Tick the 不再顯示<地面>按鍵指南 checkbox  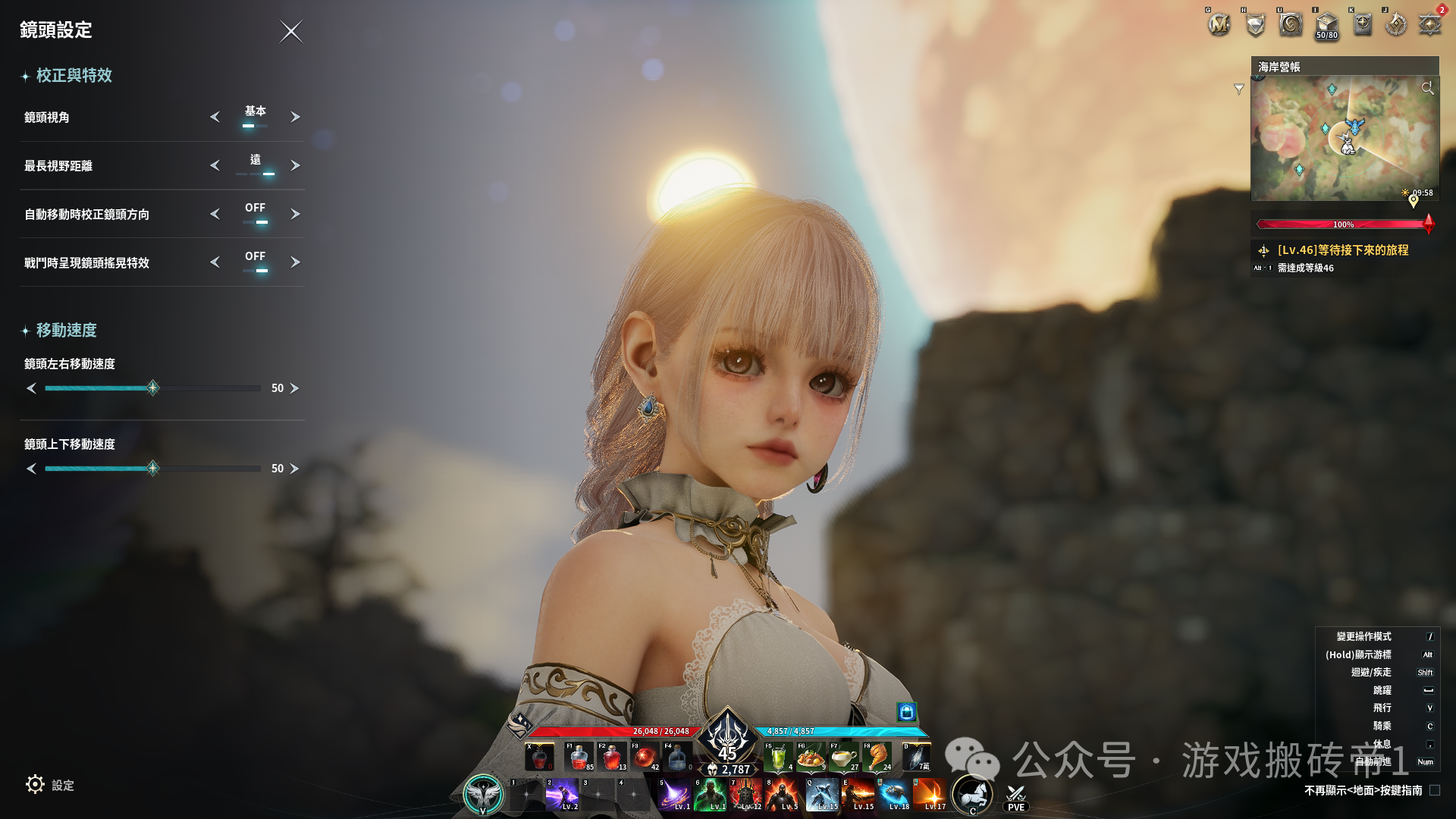click(1435, 790)
